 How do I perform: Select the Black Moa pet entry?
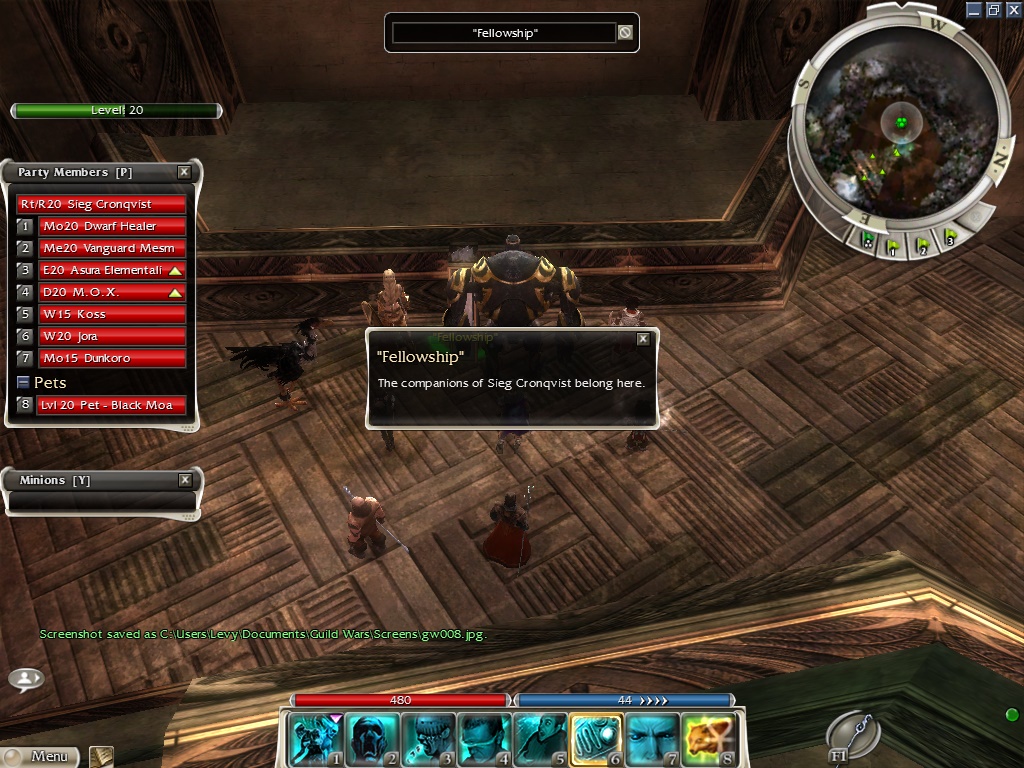[112, 405]
